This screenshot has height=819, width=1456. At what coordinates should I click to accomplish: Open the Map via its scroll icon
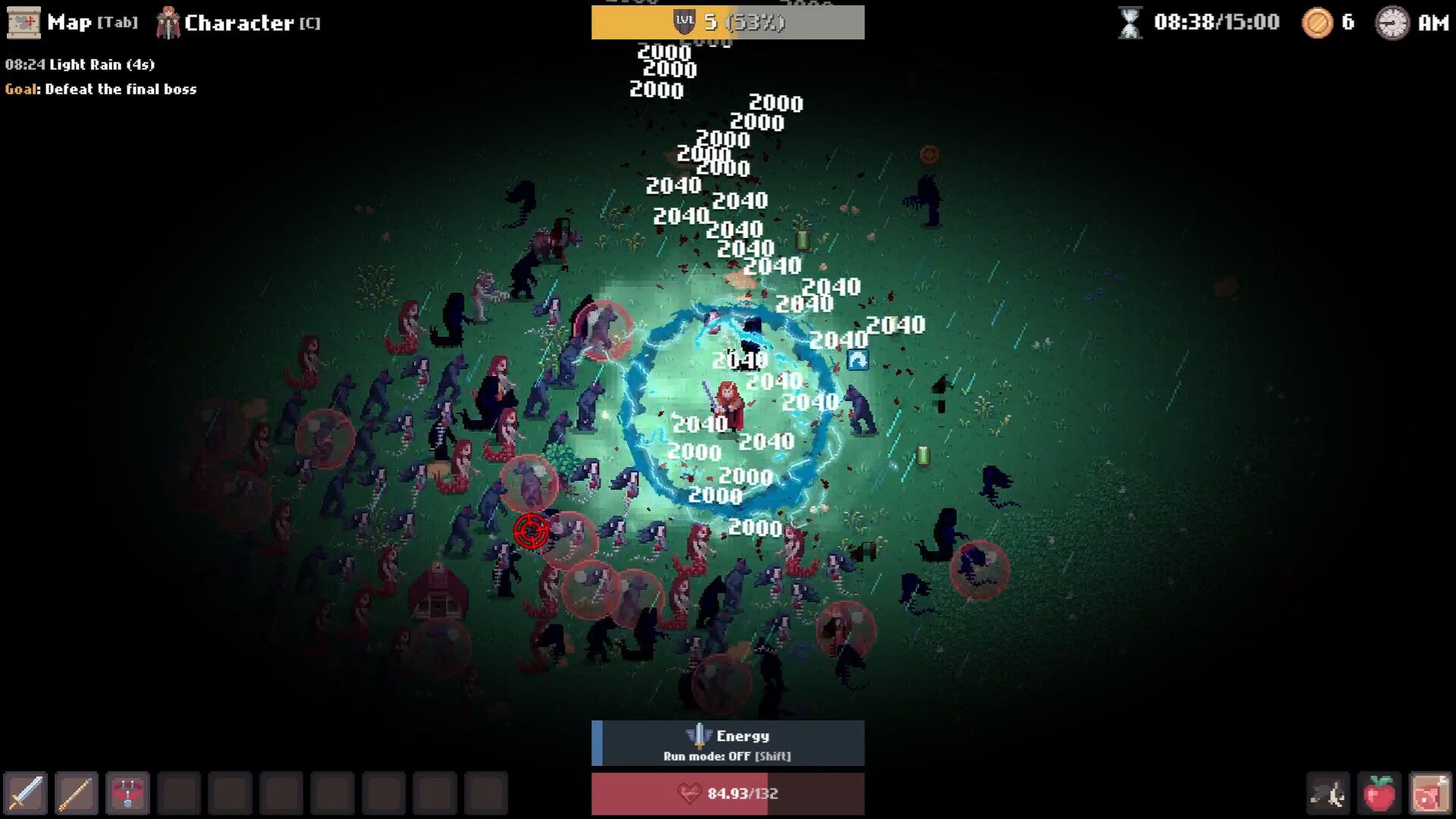click(x=24, y=22)
